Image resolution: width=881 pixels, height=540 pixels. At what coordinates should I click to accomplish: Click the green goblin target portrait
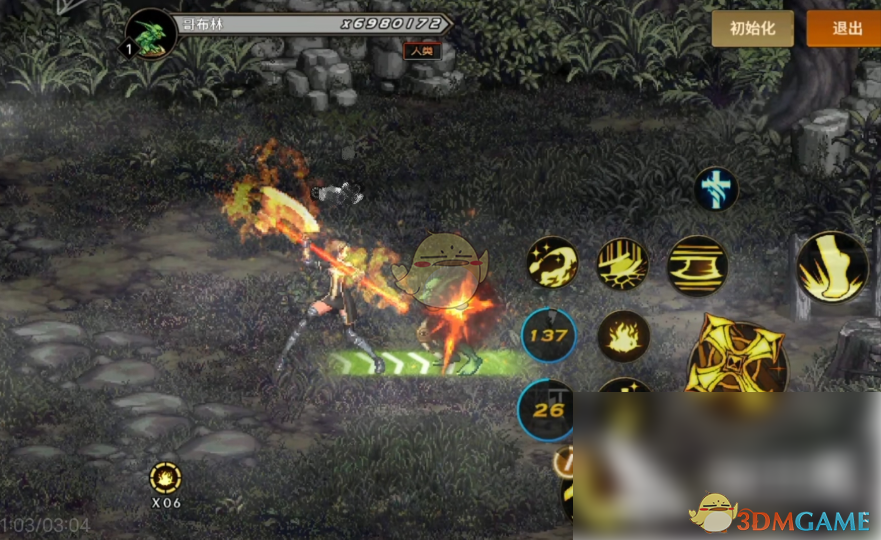click(152, 35)
